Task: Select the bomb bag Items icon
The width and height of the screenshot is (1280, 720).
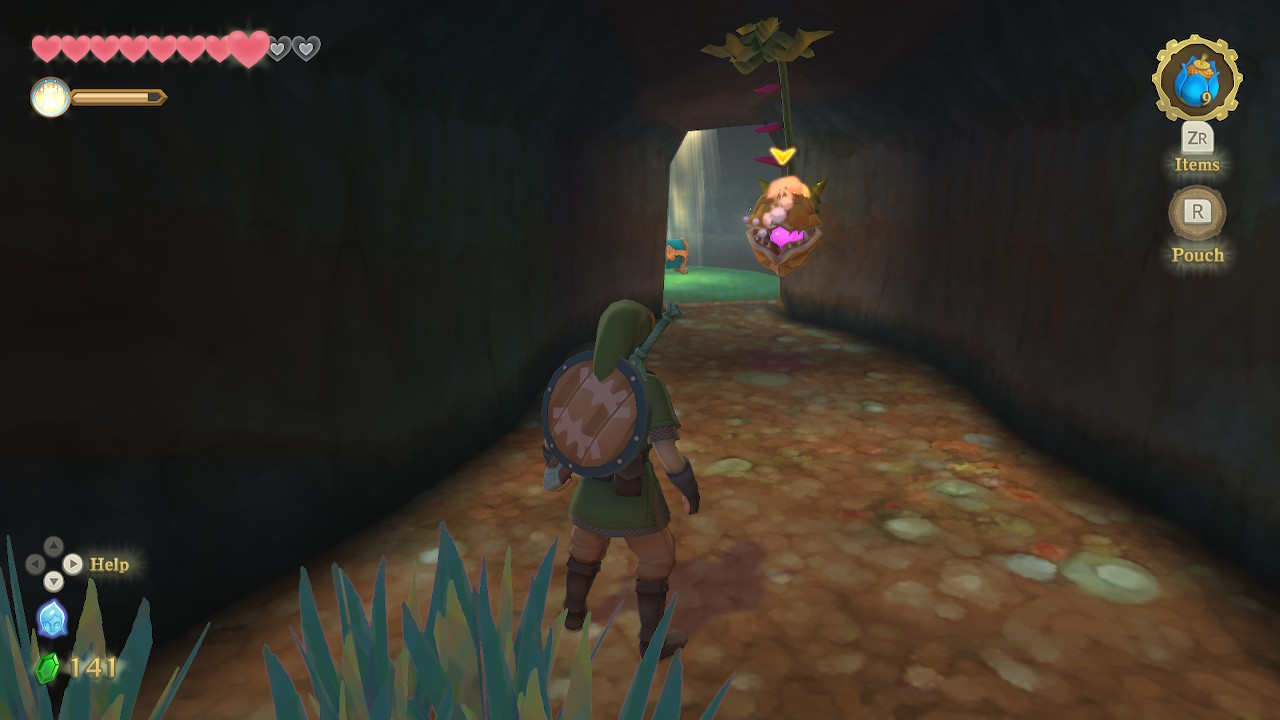Action: click(x=1196, y=79)
